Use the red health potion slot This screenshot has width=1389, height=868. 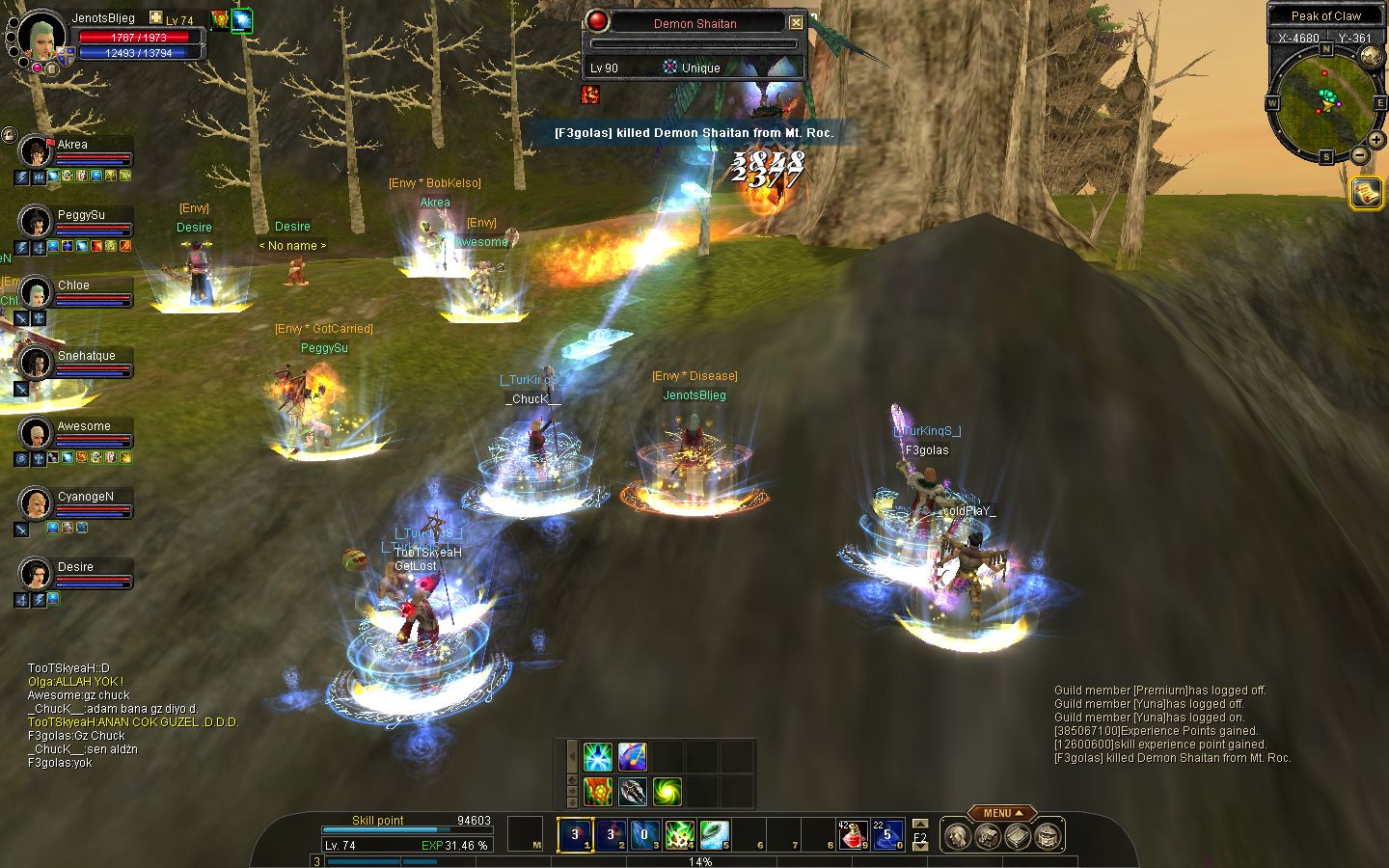pyautogui.click(x=852, y=834)
